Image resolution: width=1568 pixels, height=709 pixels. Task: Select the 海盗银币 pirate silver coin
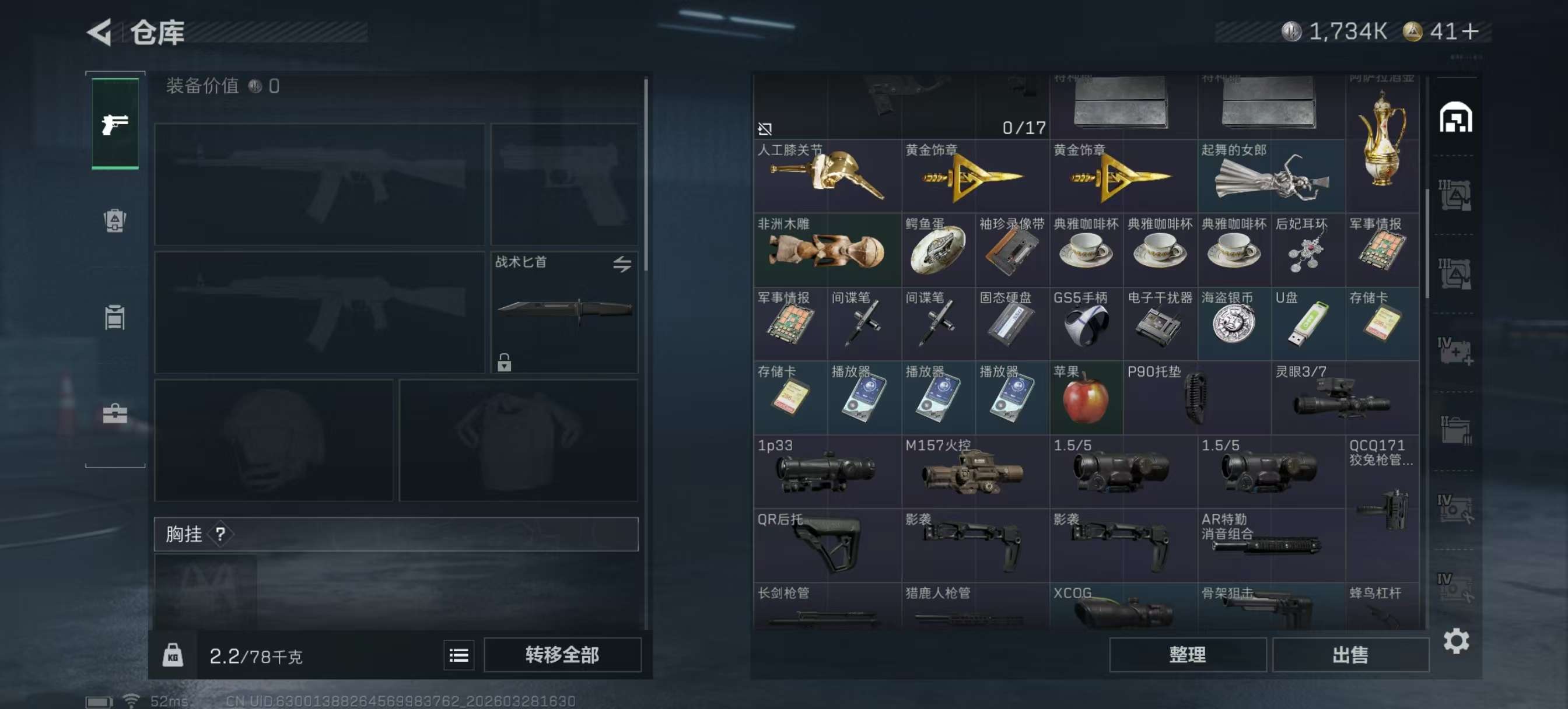point(1233,324)
